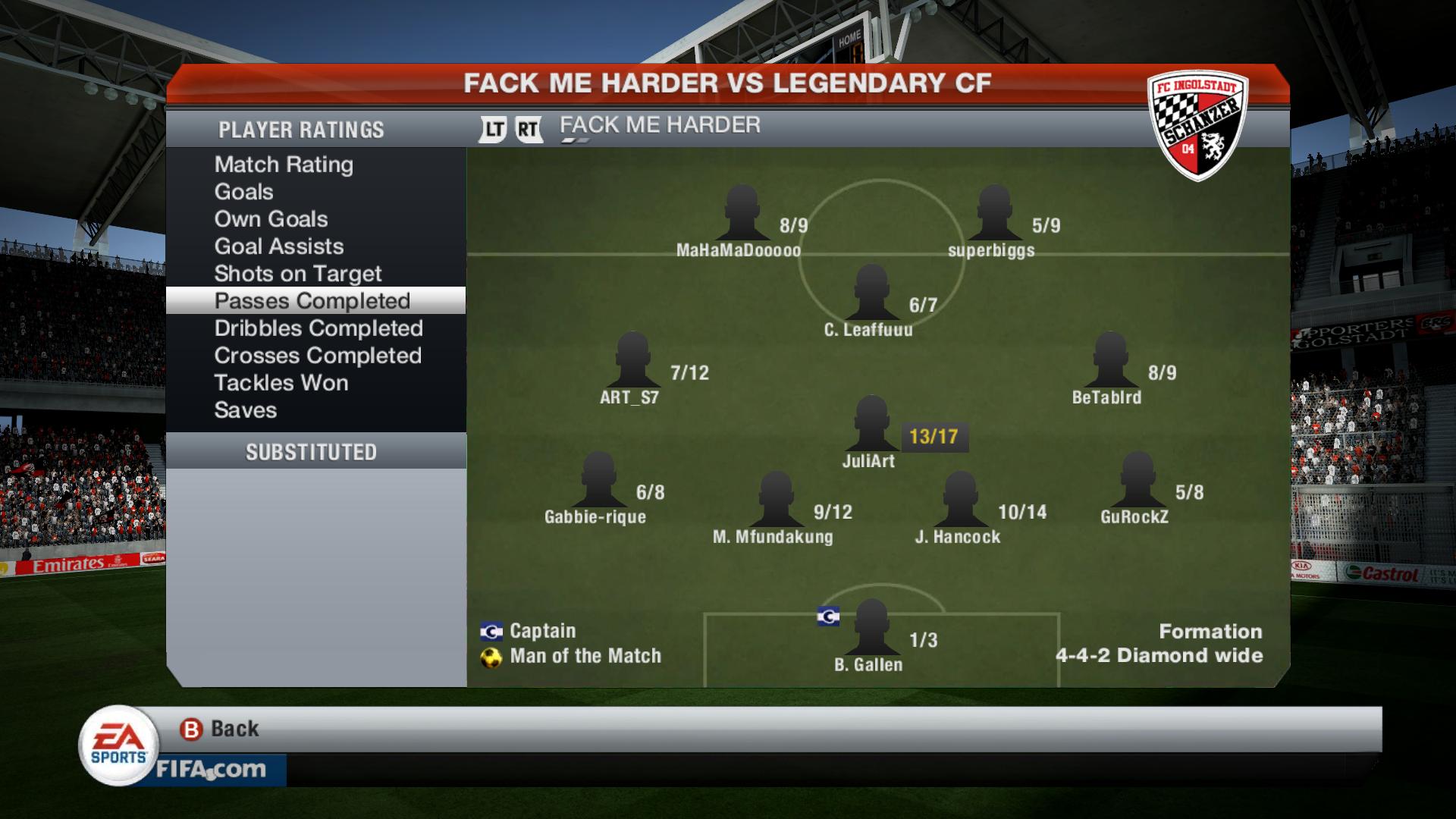
Task: Show the Own Goals stat
Action: click(x=271, y=219)
